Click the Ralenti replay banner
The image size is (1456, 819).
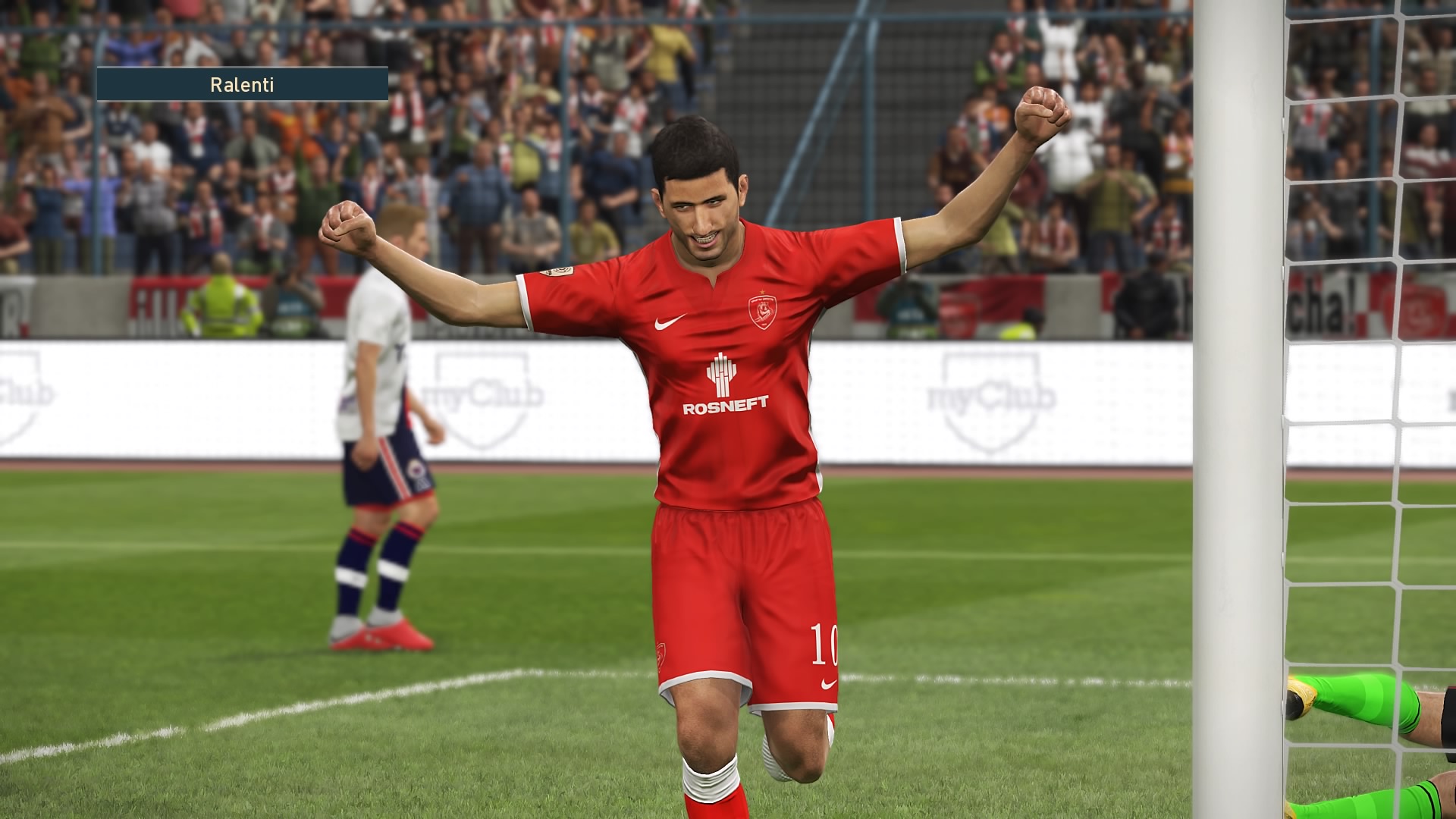click(x=242, y=84)
